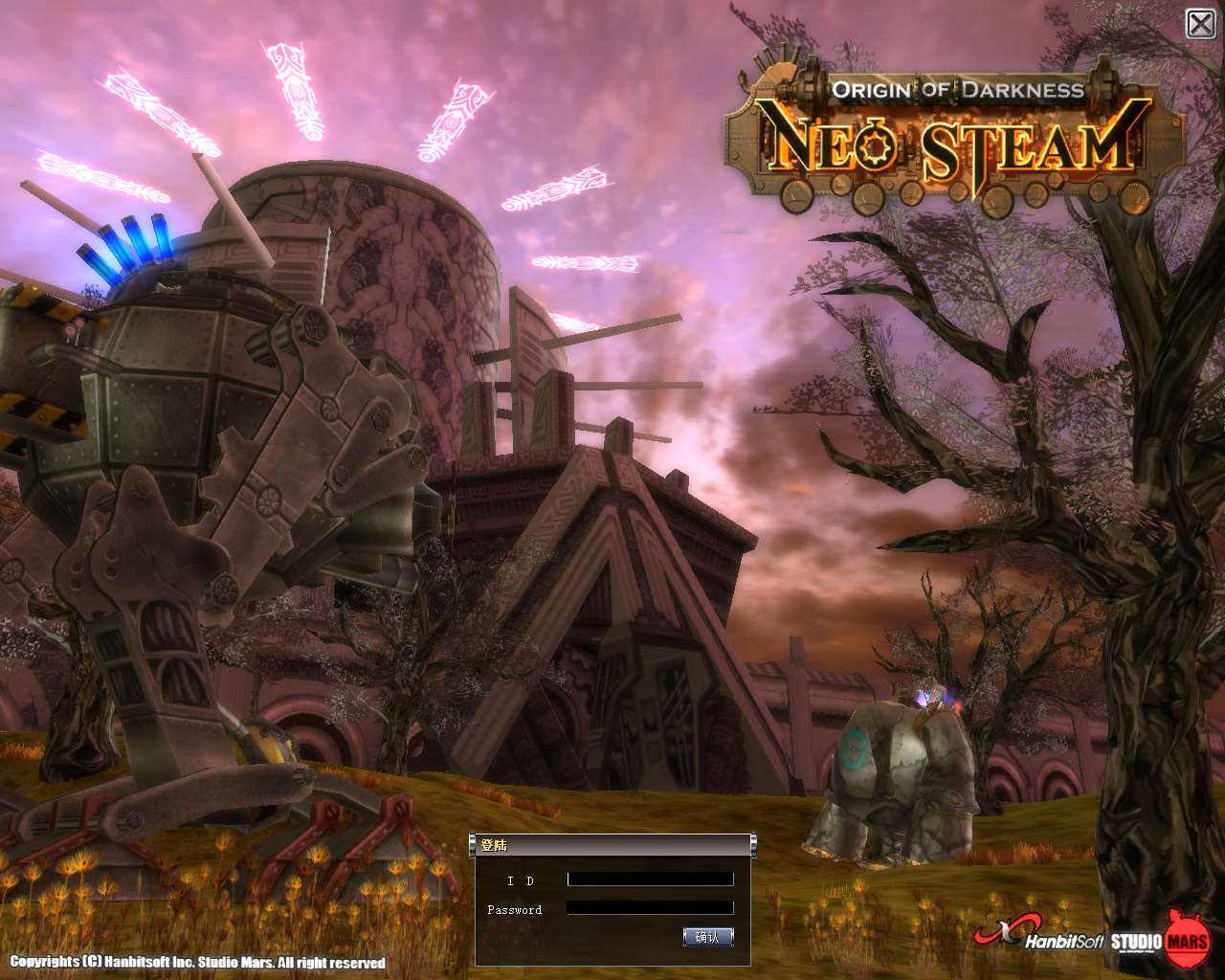Click the 确认 button to log in

tap(705, 936)
